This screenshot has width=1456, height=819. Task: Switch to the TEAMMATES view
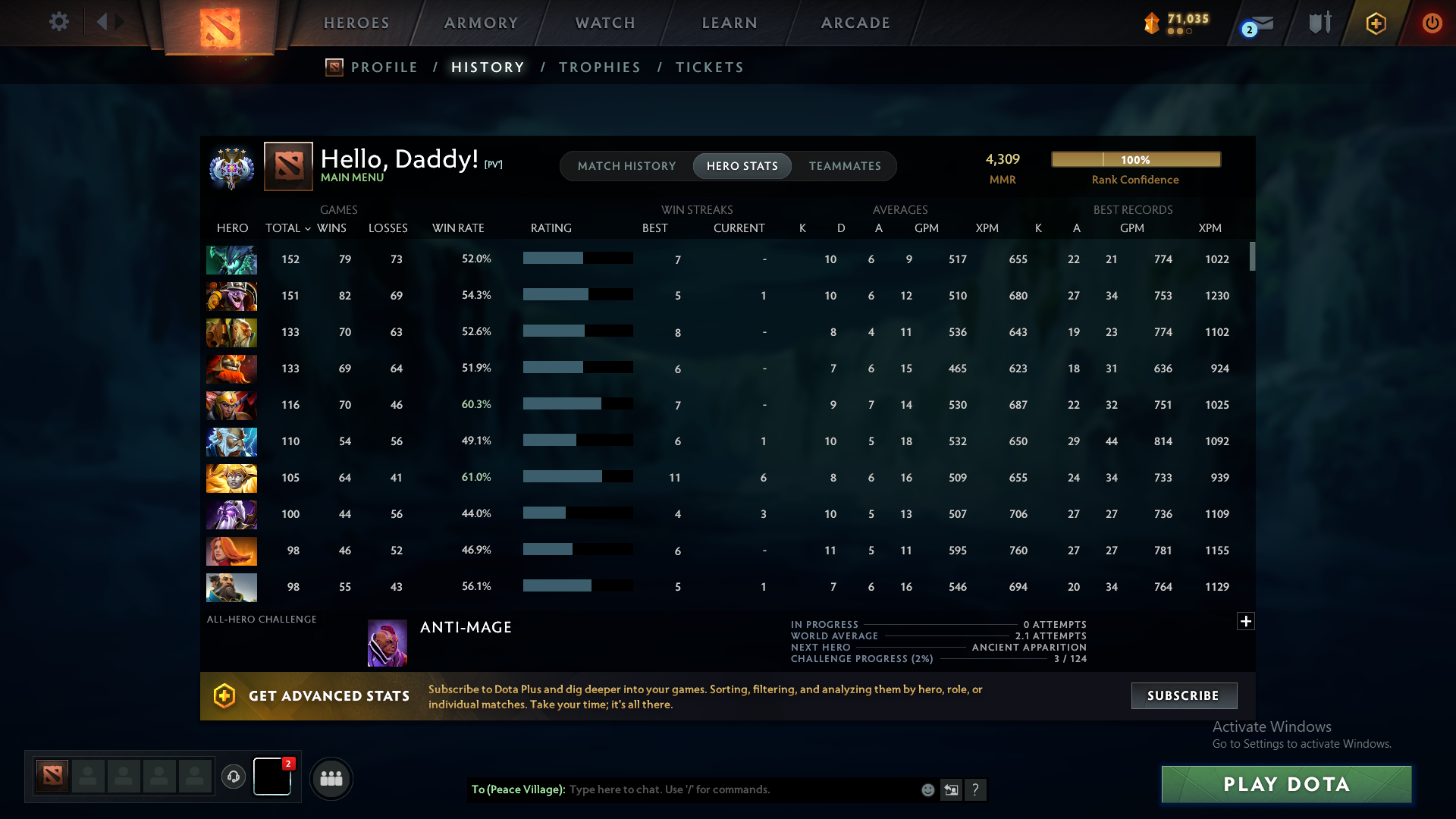845,165
